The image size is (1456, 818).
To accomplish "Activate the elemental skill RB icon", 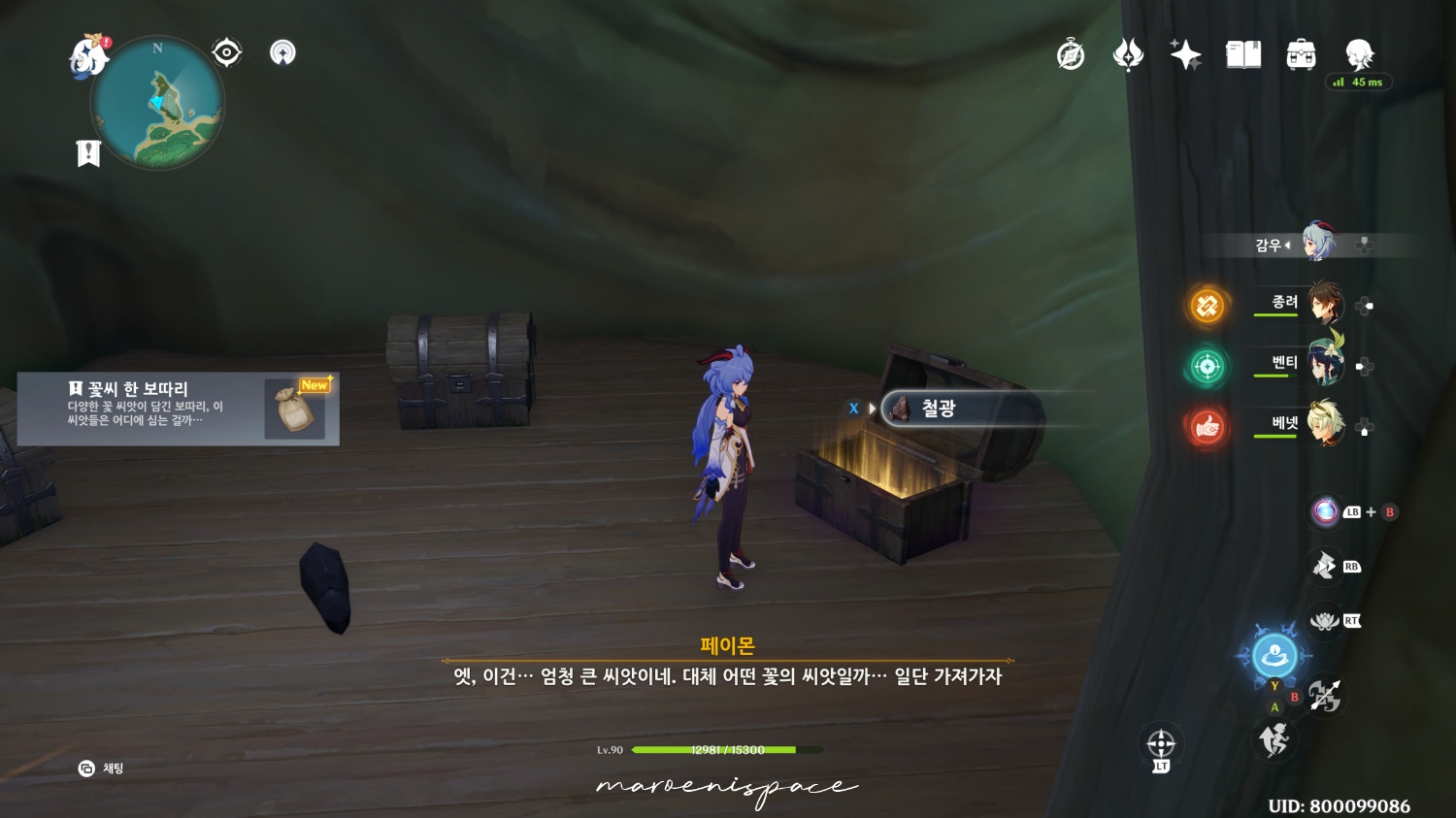I will coord(1326,564).
